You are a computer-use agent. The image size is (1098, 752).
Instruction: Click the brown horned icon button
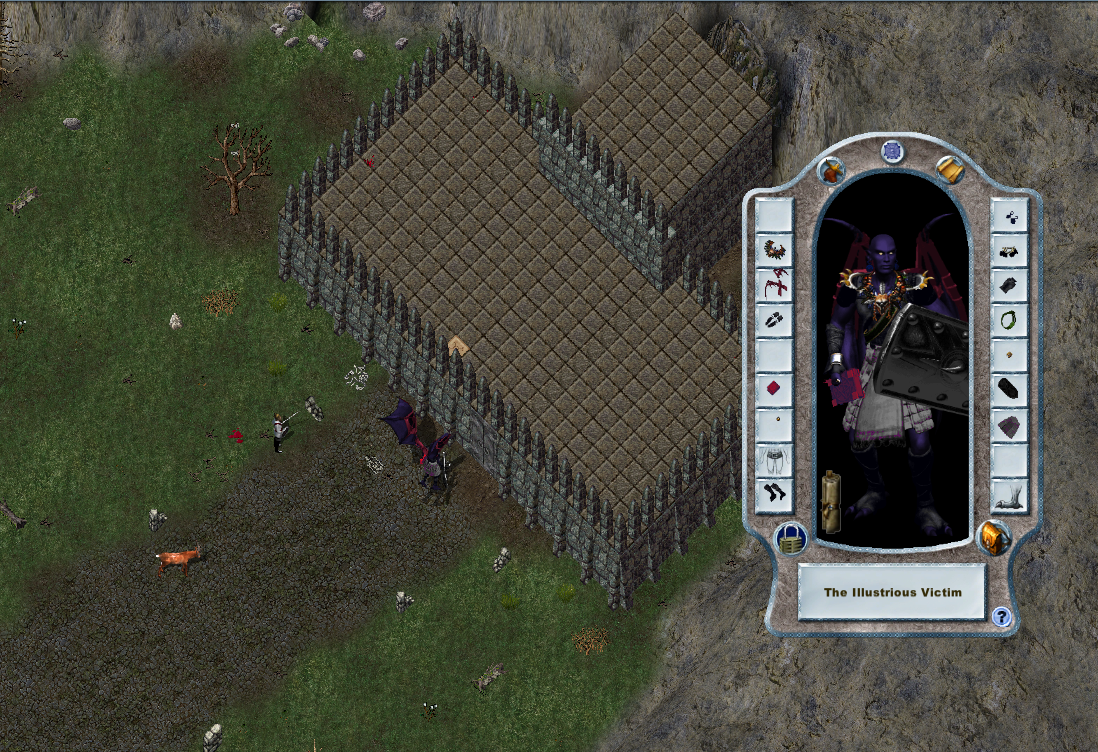(831, 171)
